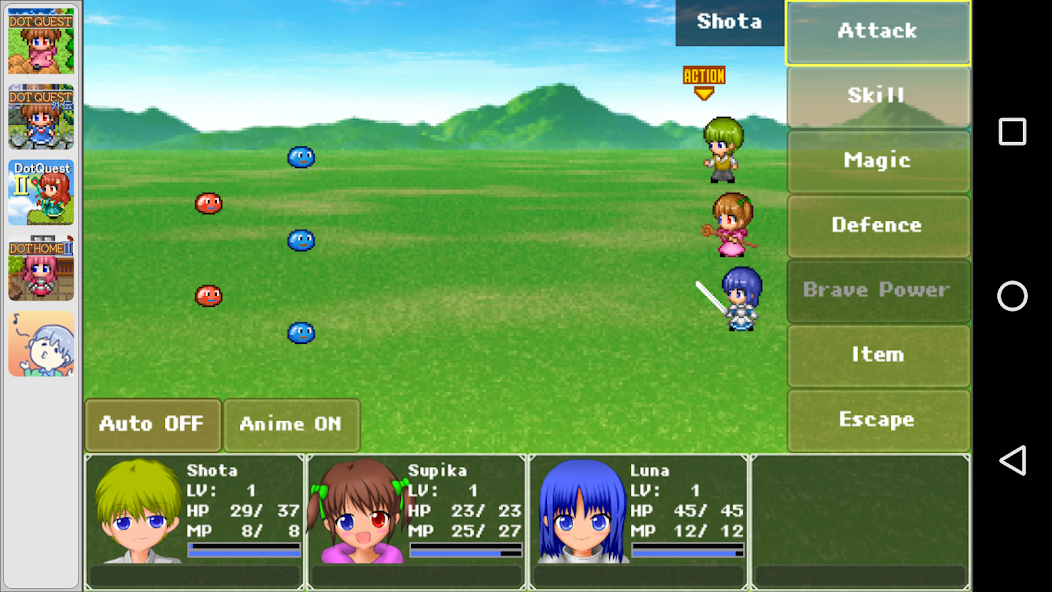Select the Magic command
The height and width of the screenshot is (592, 1052).
877,161
